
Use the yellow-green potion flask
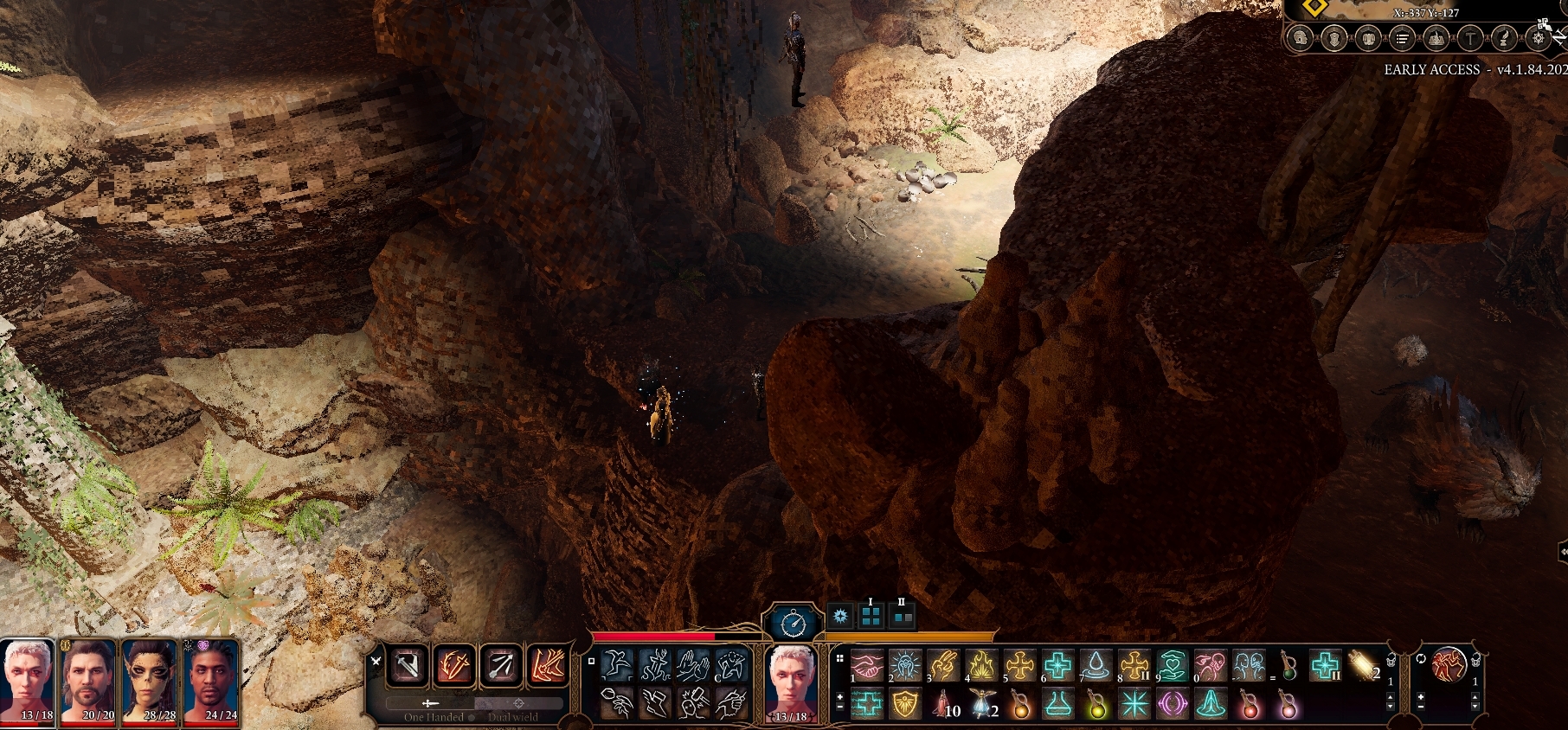pyautogui.click(x=1096, y=705)
